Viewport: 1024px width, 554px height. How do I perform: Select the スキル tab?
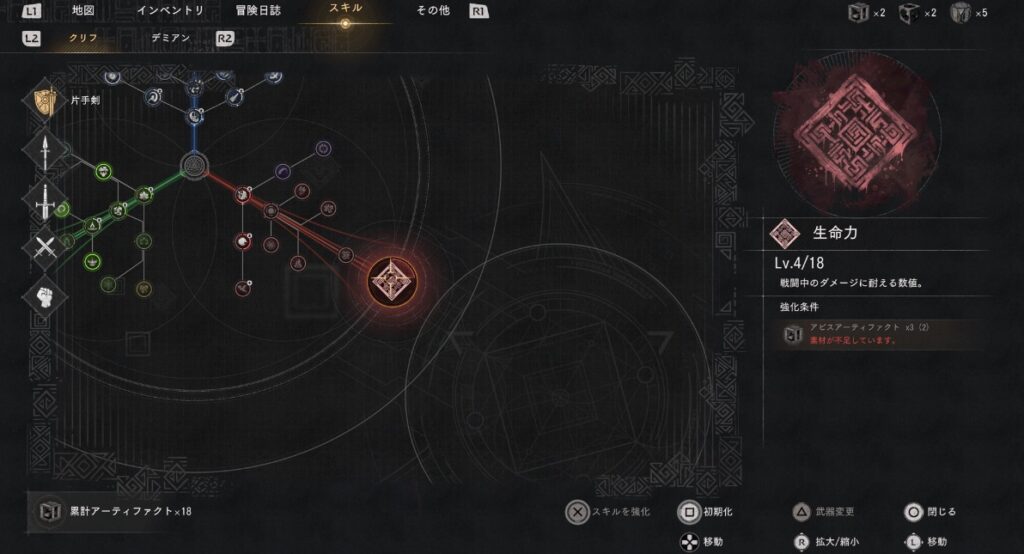345,10
